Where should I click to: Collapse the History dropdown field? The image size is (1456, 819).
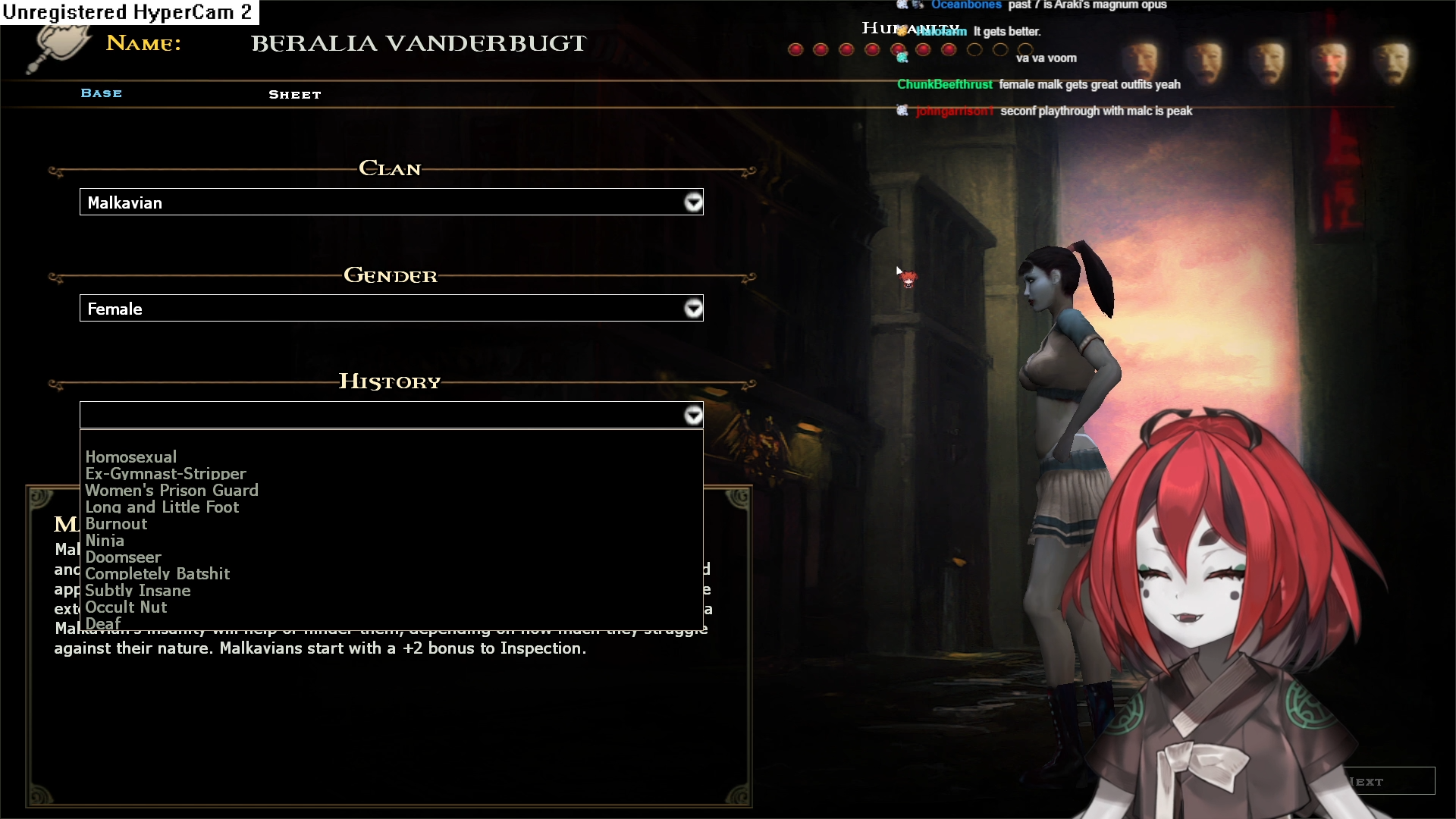(692, 416)
